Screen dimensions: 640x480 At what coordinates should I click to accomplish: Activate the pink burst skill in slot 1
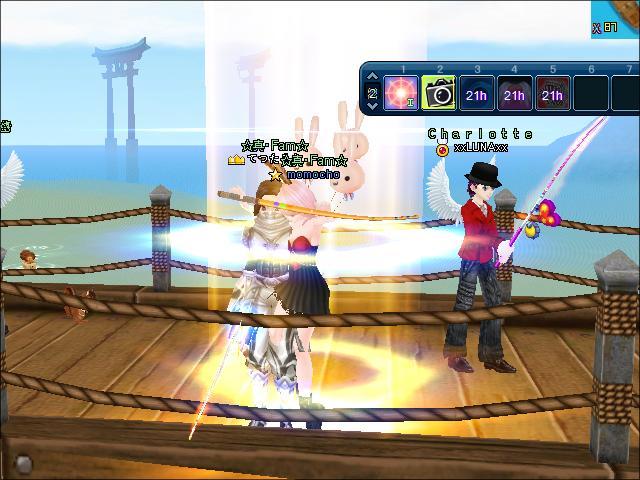pyautogui.click(x=402, y=94)
